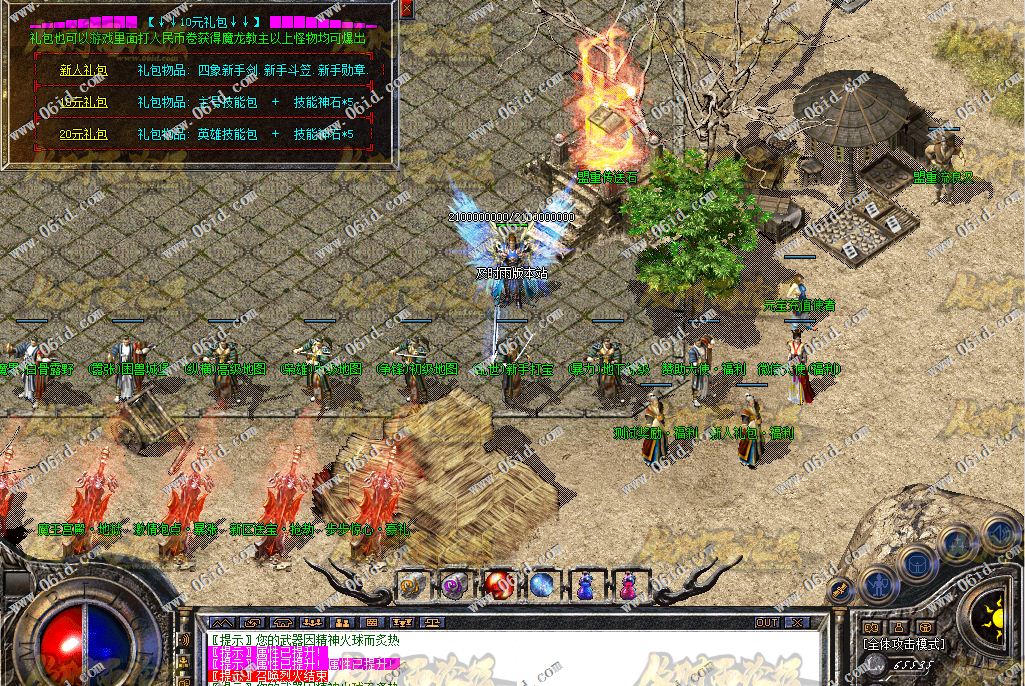The image size is (1025, 686).
Task: Choose the 10元礼包 gift link
Action: tap(83, 102)
